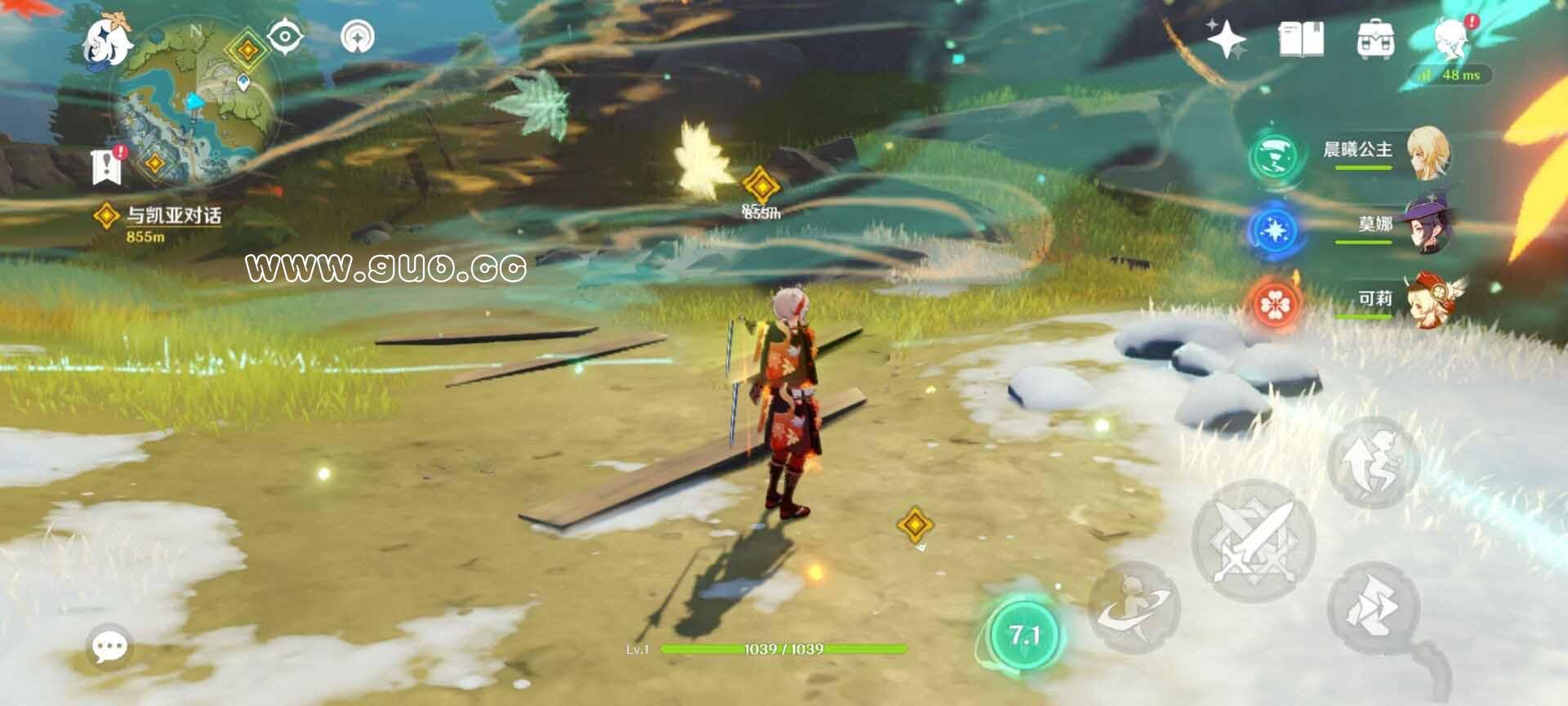Tap the crossed swords attack button
Viewport: 1568px width, 706px height.
1254,541
